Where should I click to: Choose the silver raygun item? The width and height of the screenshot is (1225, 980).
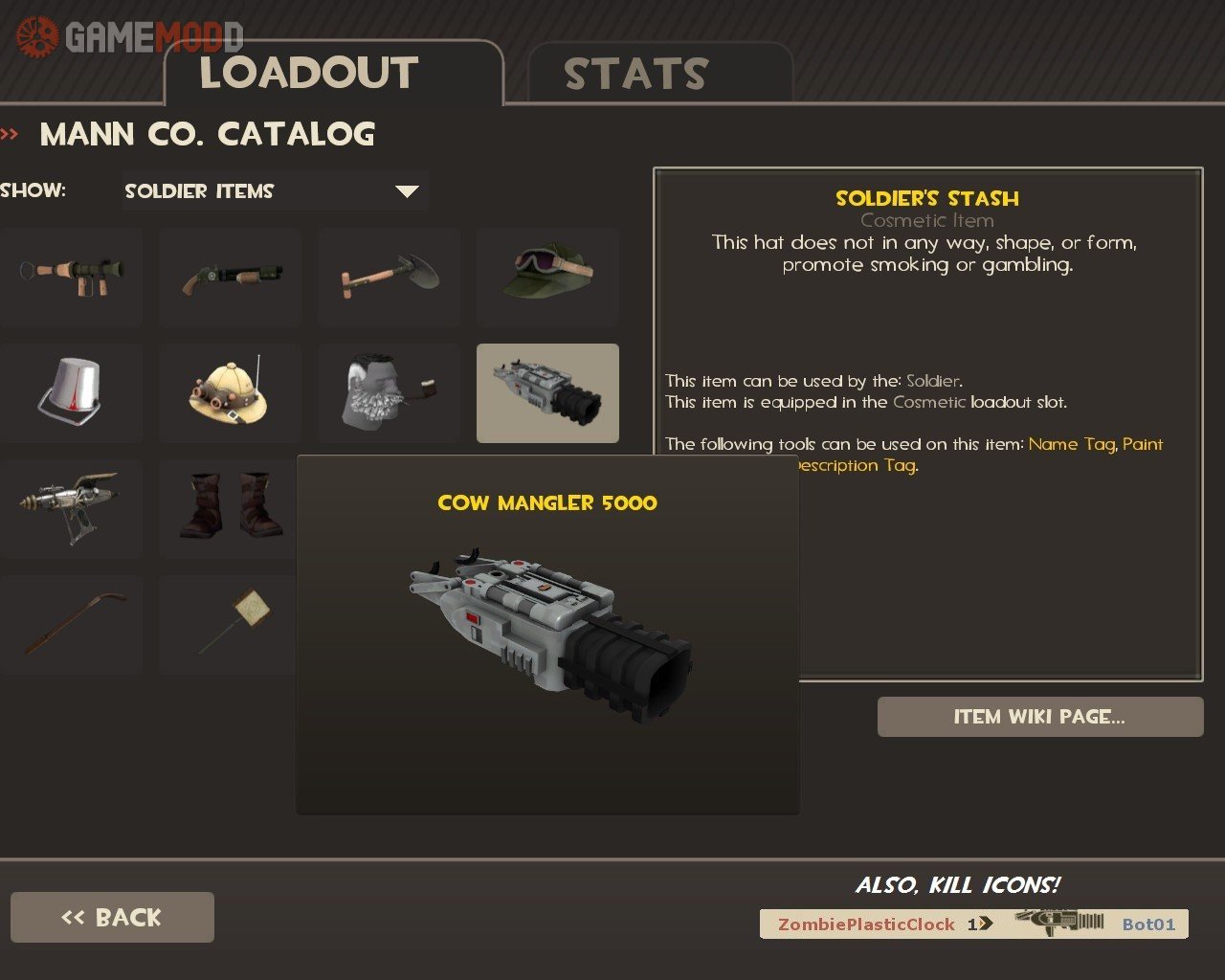pos(71,508)
